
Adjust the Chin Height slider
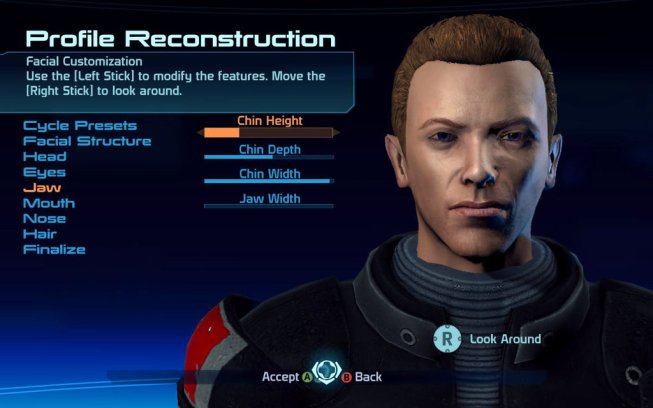tap(269, 132)
